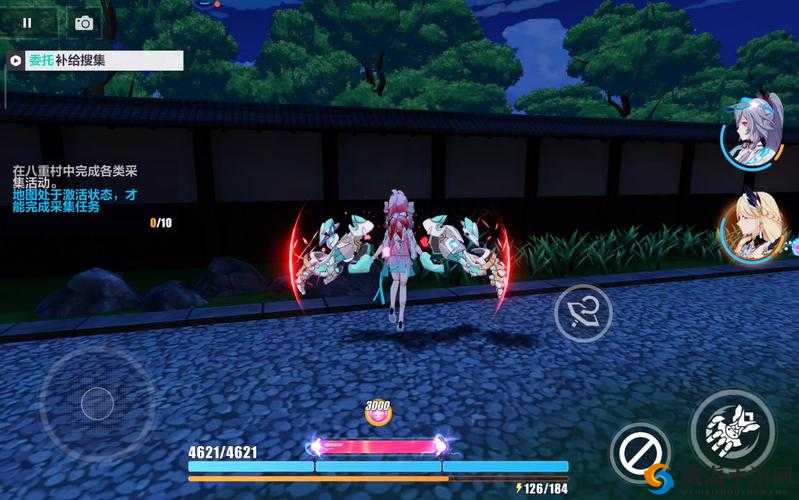The width and height of the screenshot is (799, 500).
Task: Open the camera screenshot mode
Action: (84, 22)
